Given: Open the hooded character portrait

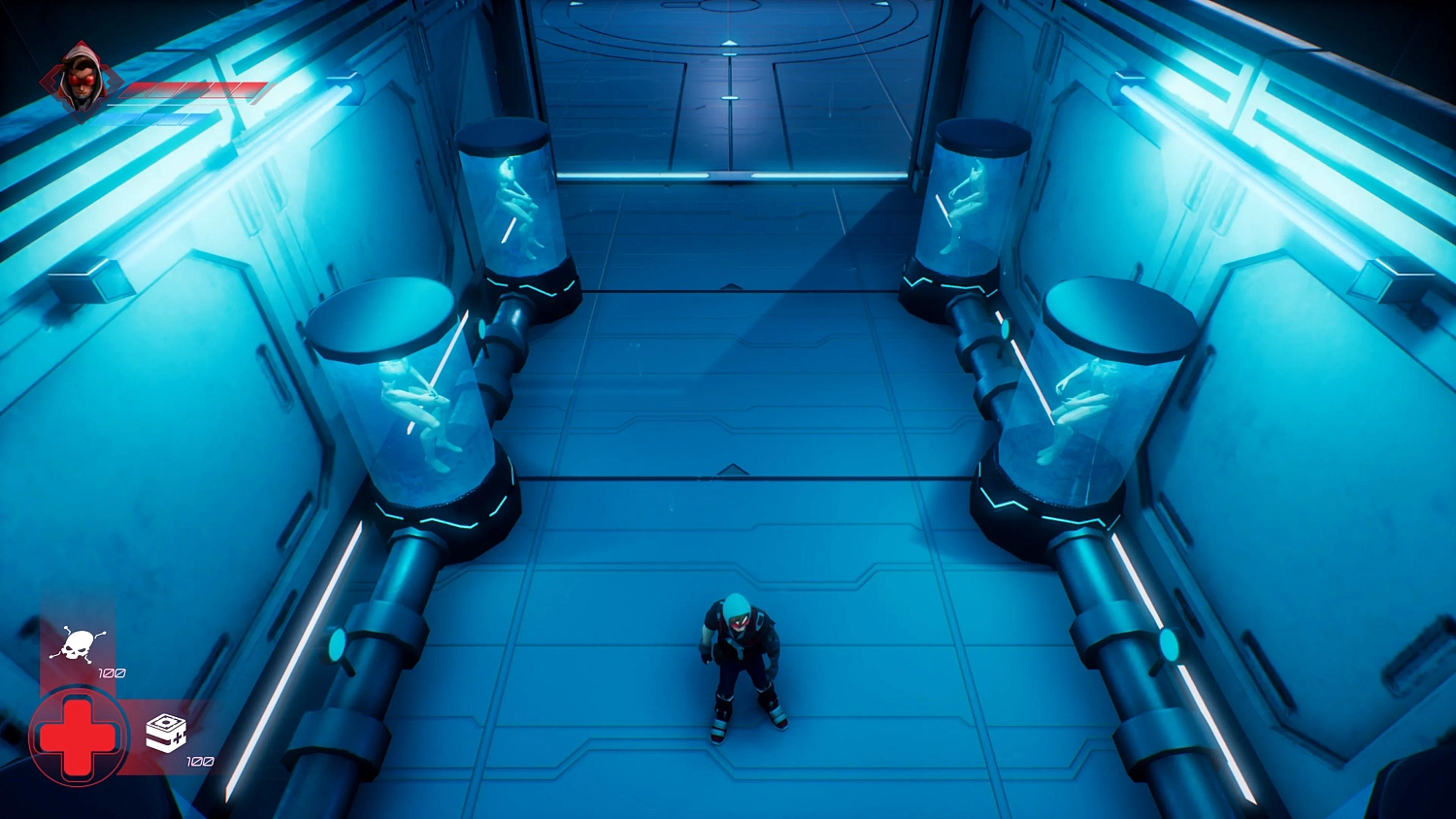Looking at the screenshot, I should click(x=82, y=82).
